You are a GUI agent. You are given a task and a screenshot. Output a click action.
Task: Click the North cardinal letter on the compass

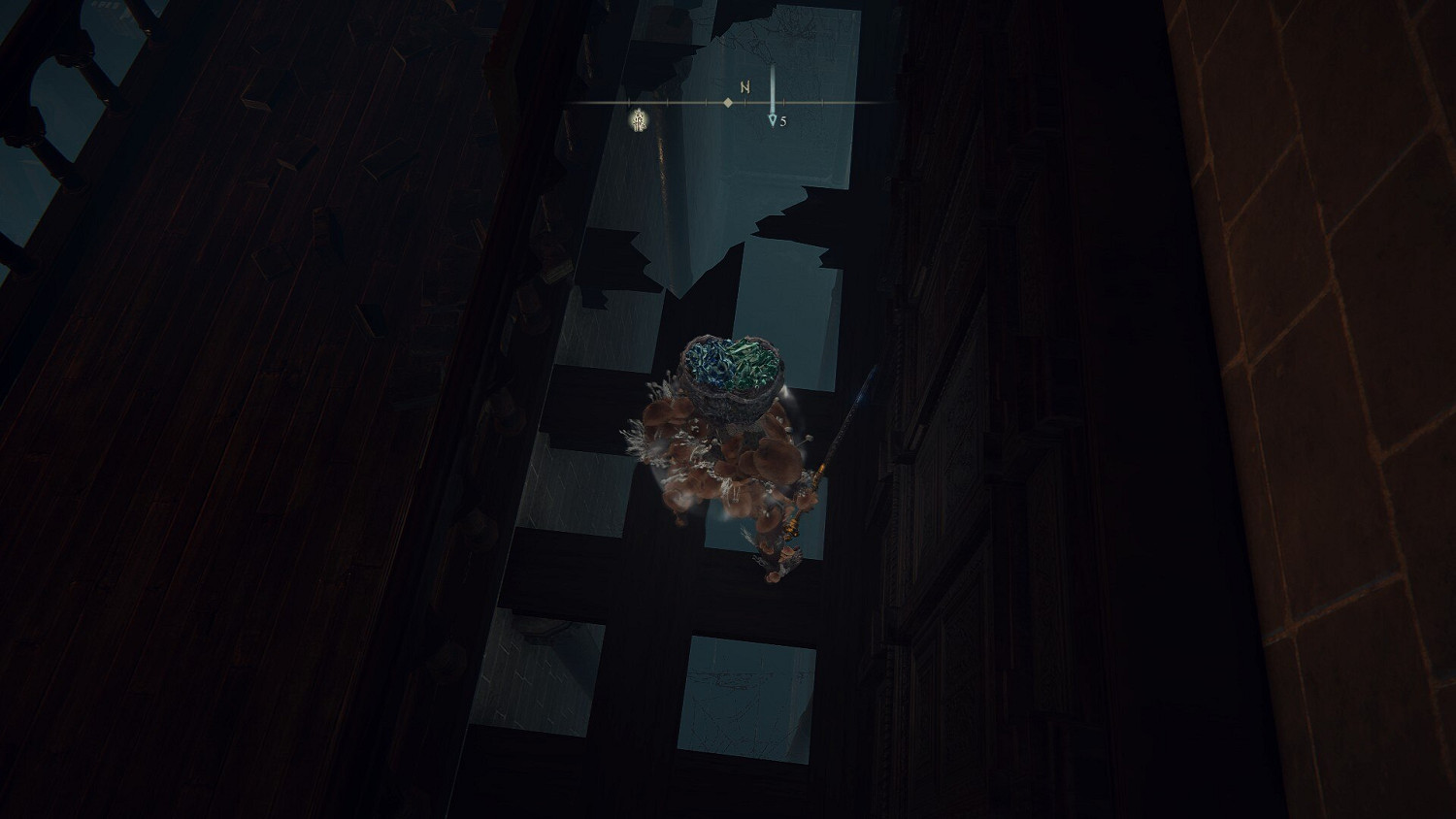coord(745,86)
